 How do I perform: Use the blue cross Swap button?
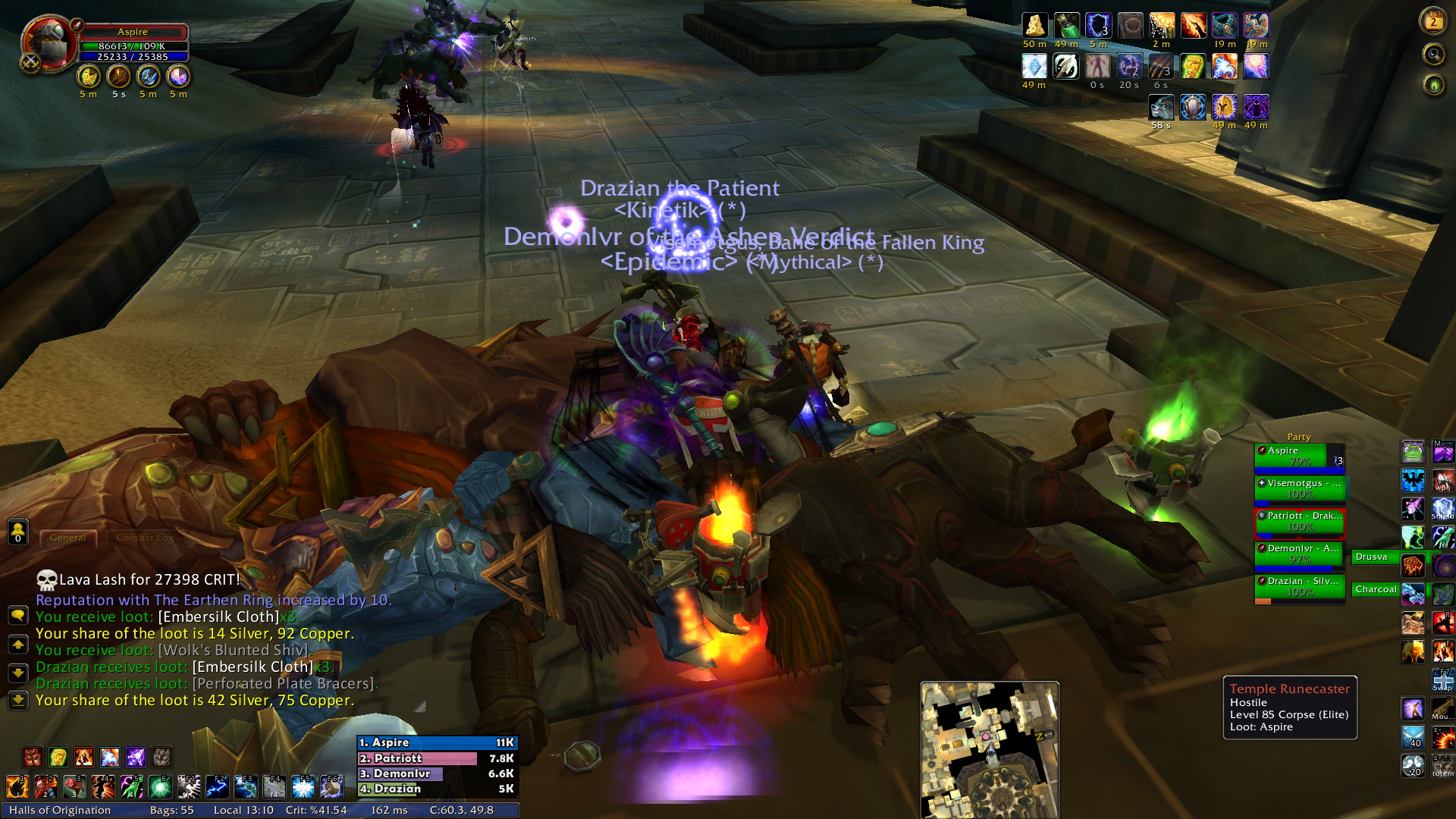pyautogui.click(x=1442, y=680)
